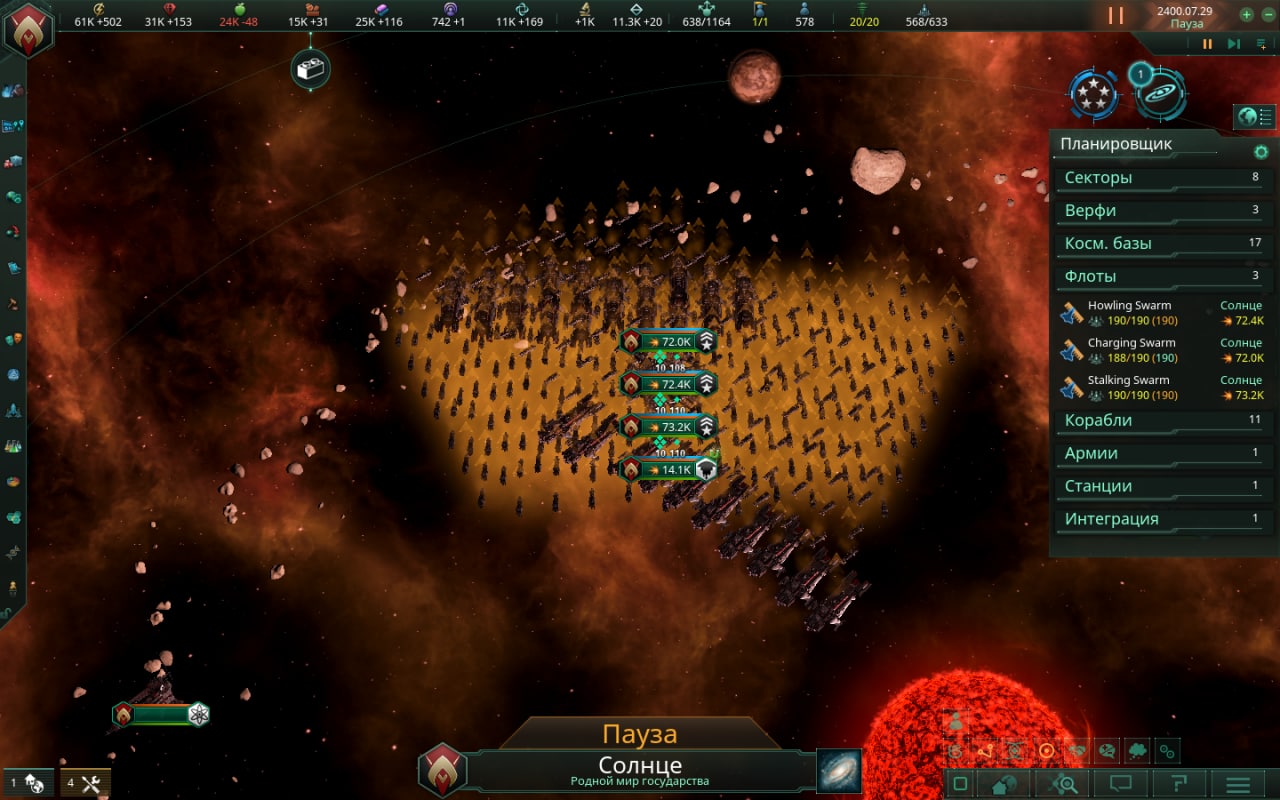
Task: Expand the Секторы section in the outliner
Action: coord(1160,178)
